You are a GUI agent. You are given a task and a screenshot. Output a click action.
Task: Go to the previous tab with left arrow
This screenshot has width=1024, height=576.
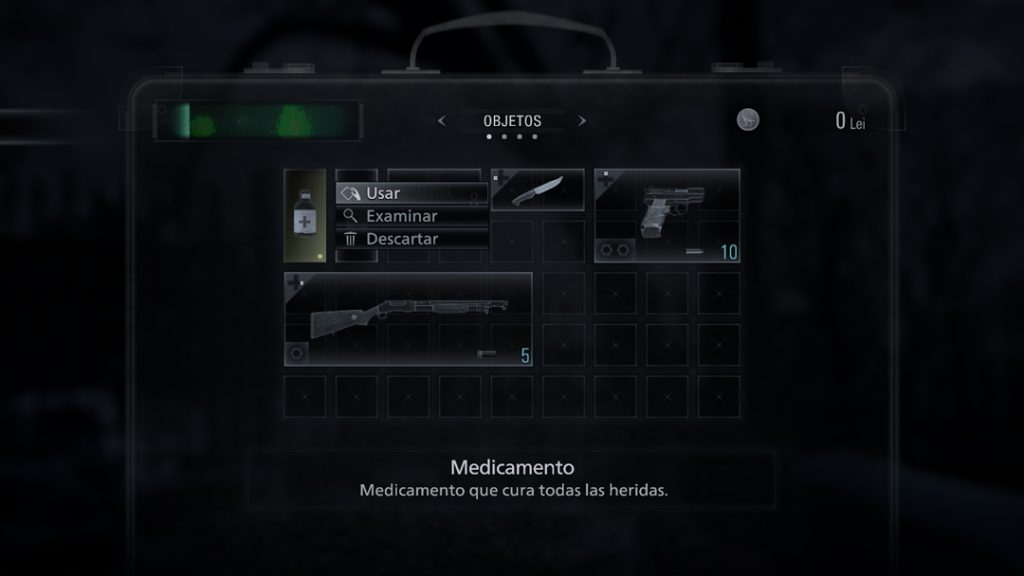pos(441,121)
